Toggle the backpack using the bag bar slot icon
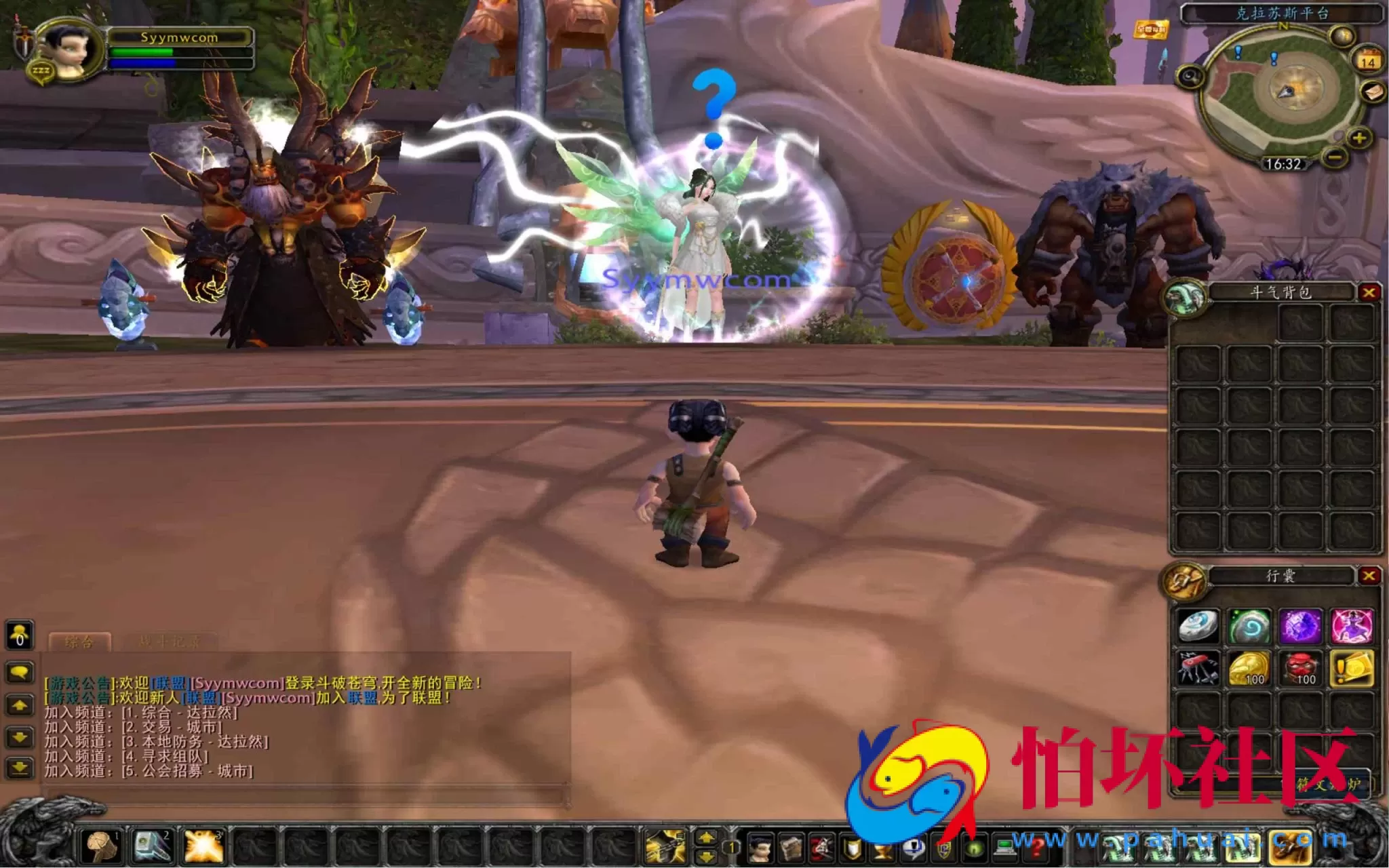The height and width of the screenshot is (868, 1389). pos(1290,848)
